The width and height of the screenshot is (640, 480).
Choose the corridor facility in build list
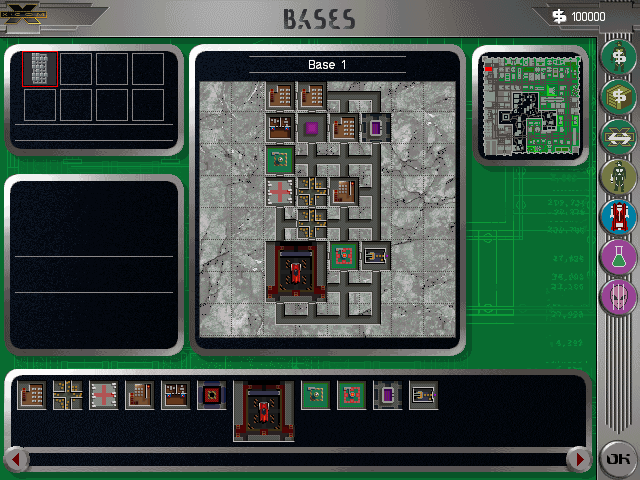click(68, 396)
